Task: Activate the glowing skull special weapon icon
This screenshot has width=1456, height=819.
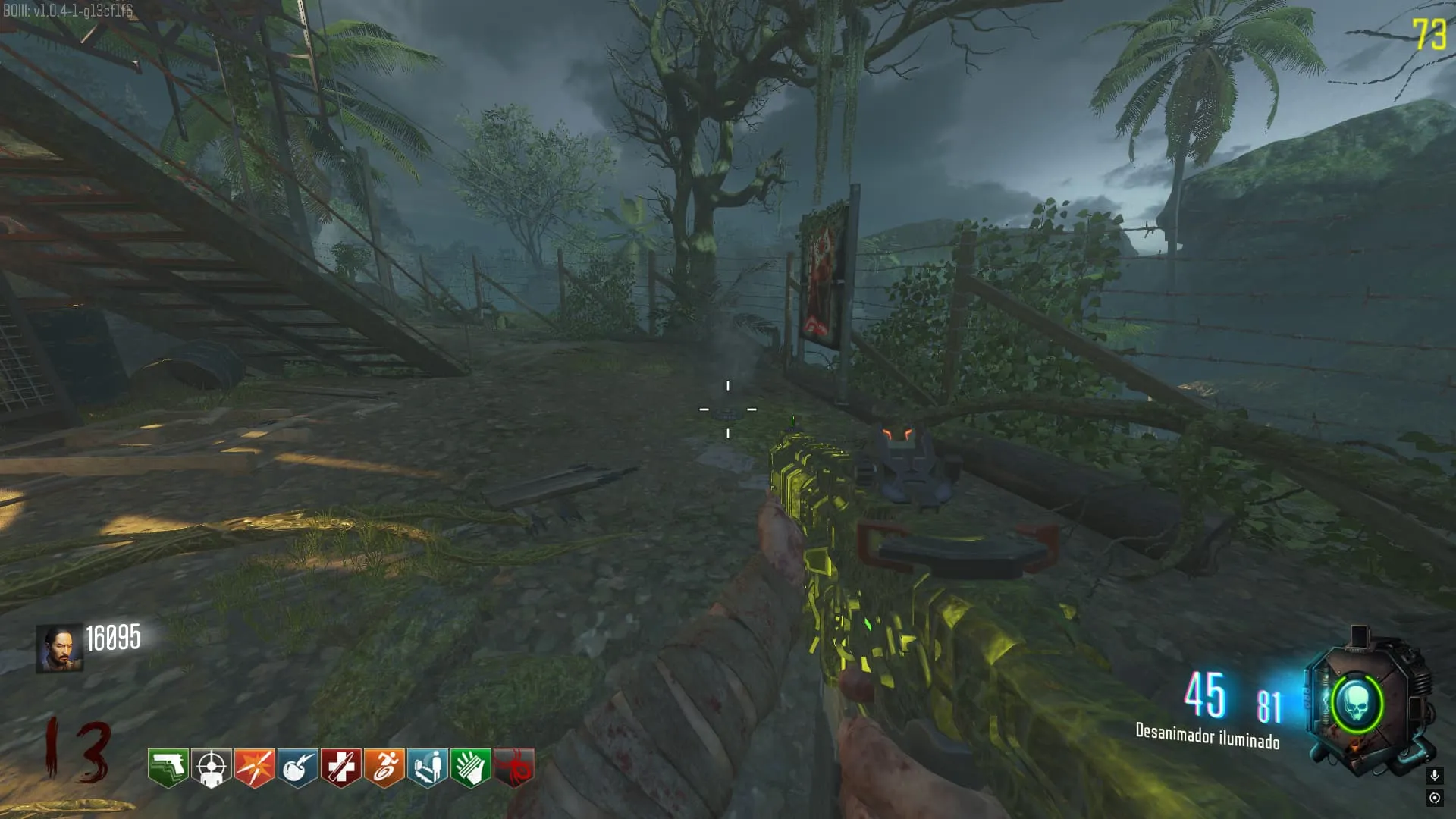Action: pyautogui.click(x=1357, y=704)
